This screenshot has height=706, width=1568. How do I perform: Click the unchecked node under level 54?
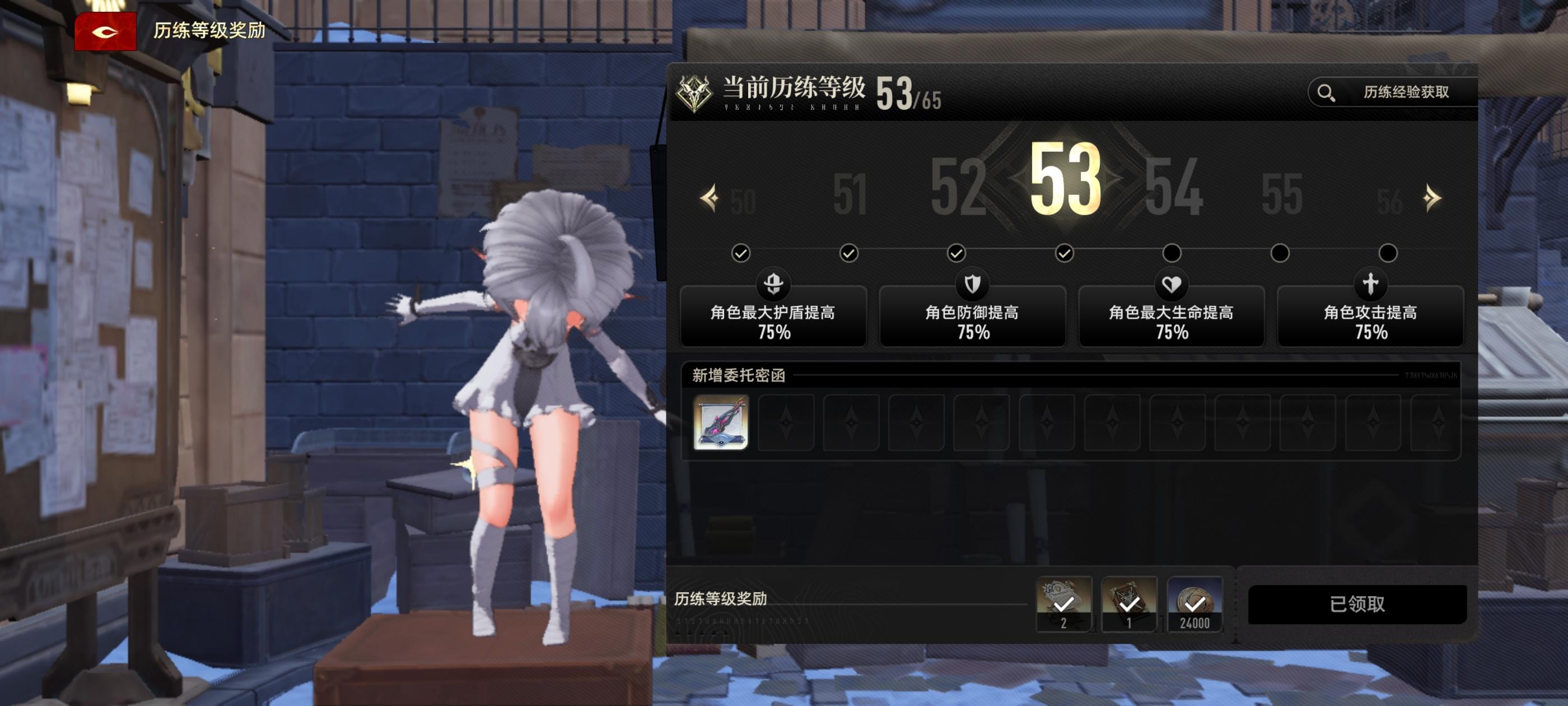click(1174, 252)
